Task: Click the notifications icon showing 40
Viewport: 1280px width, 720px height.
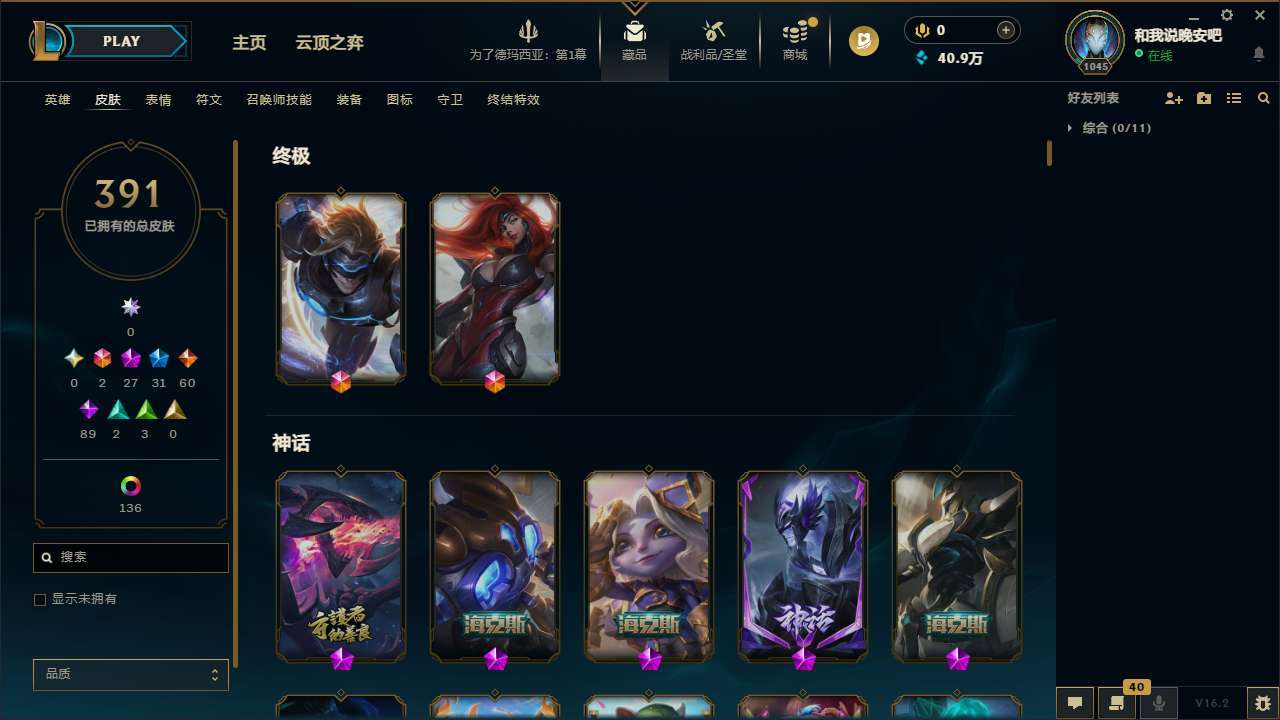Action: click(1117, 703)
